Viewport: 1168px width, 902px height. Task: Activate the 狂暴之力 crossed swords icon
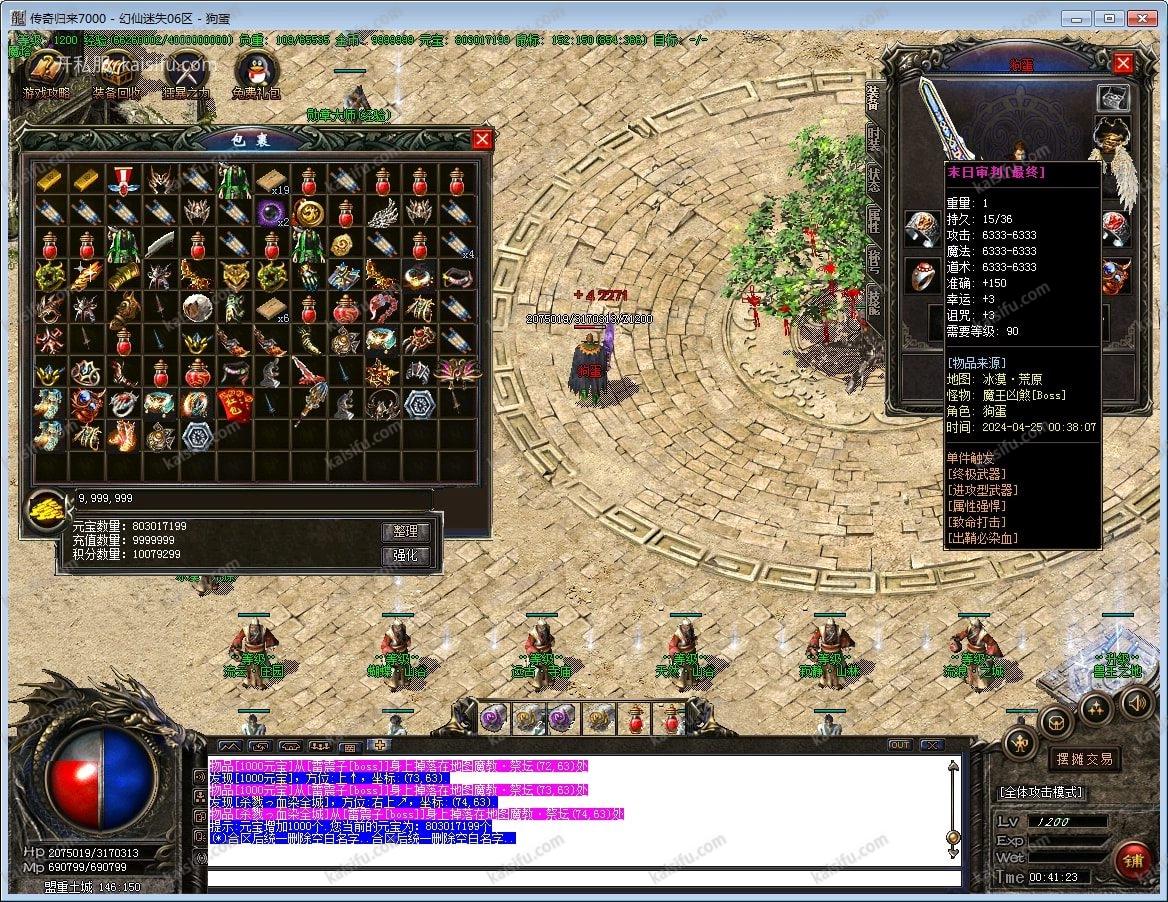tap(185, 73)
